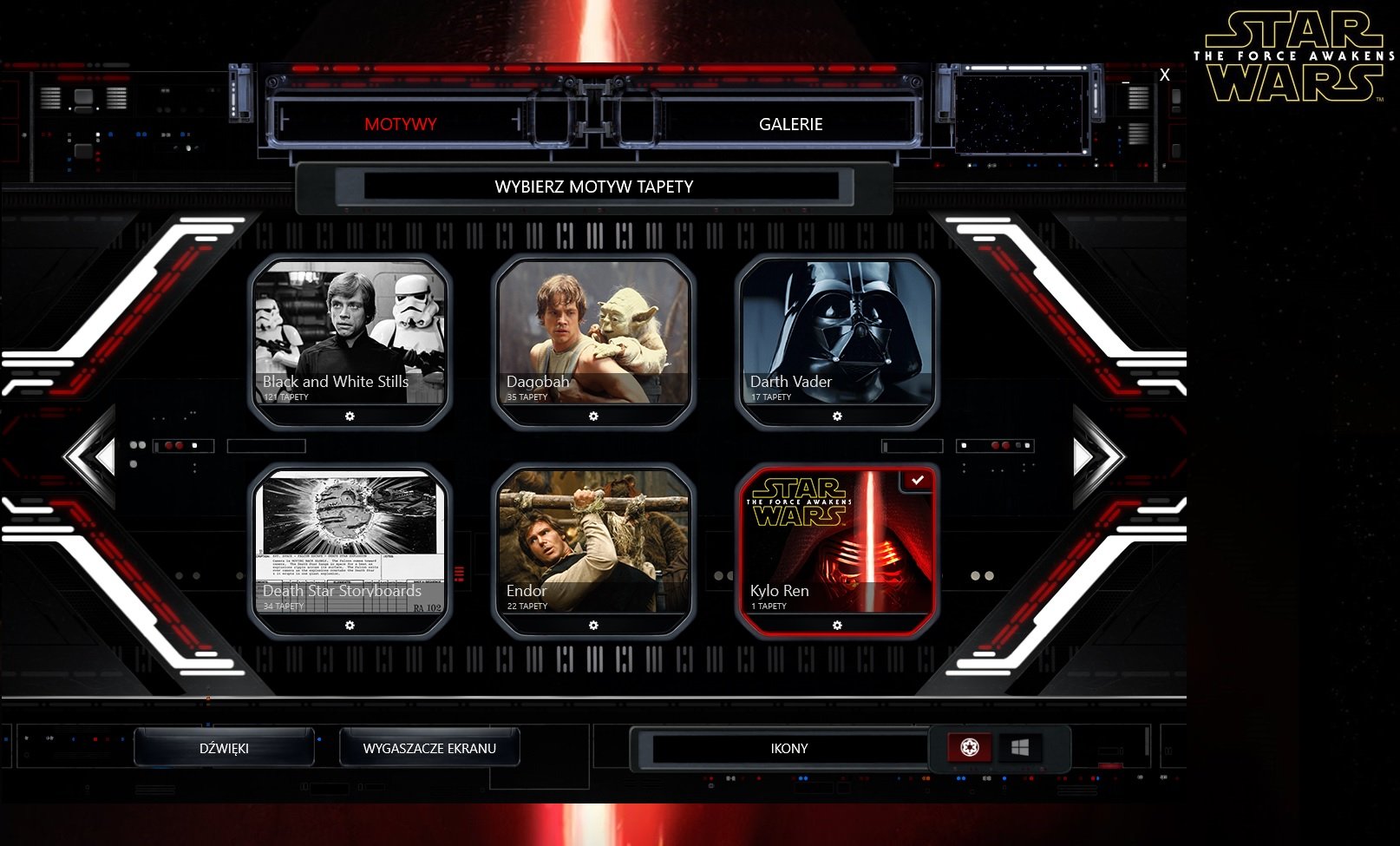Open the Darth Vader theme thumbnail

pos(838,330)
